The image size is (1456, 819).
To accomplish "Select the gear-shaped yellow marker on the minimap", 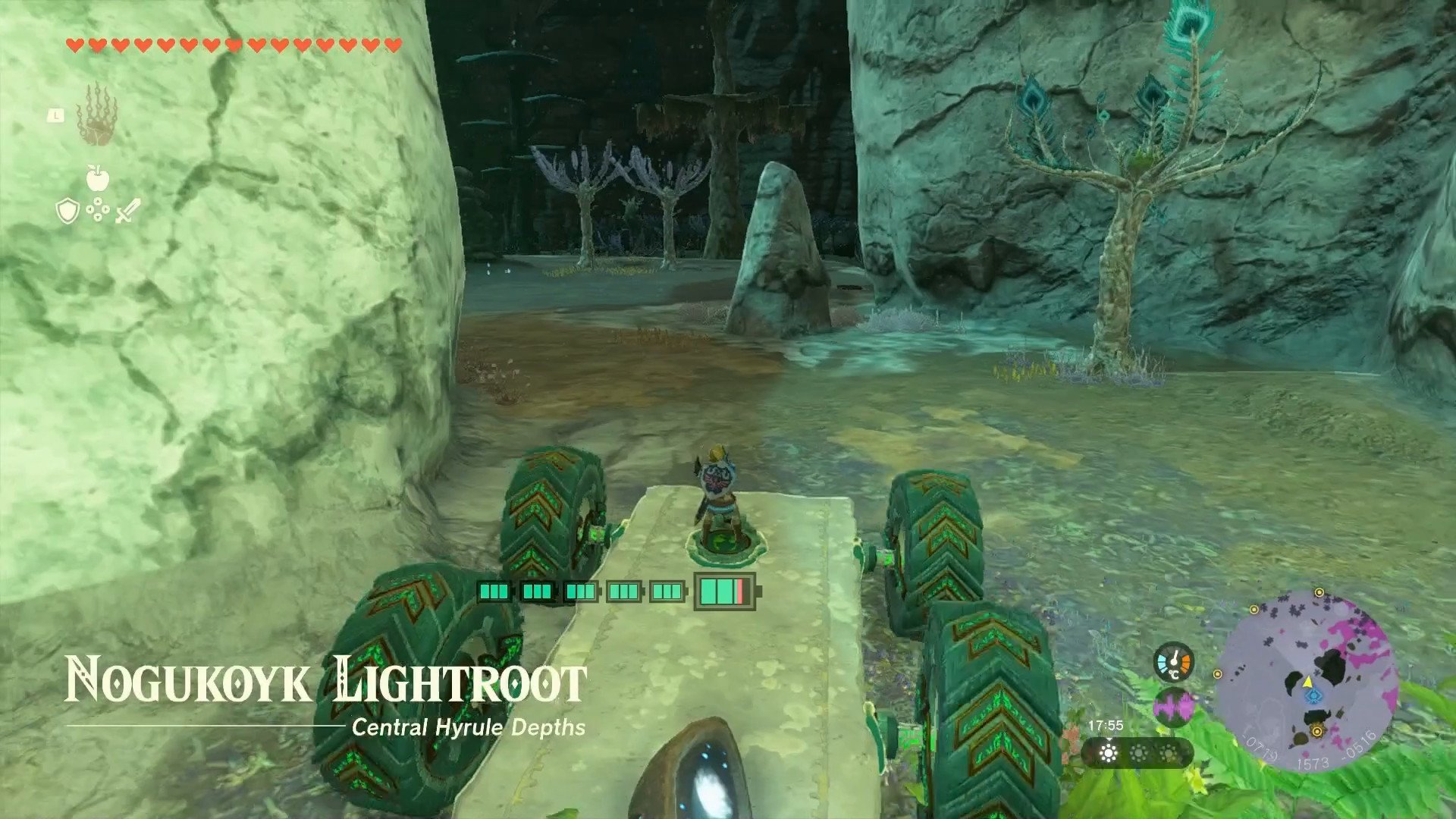I will (1317, 731).
